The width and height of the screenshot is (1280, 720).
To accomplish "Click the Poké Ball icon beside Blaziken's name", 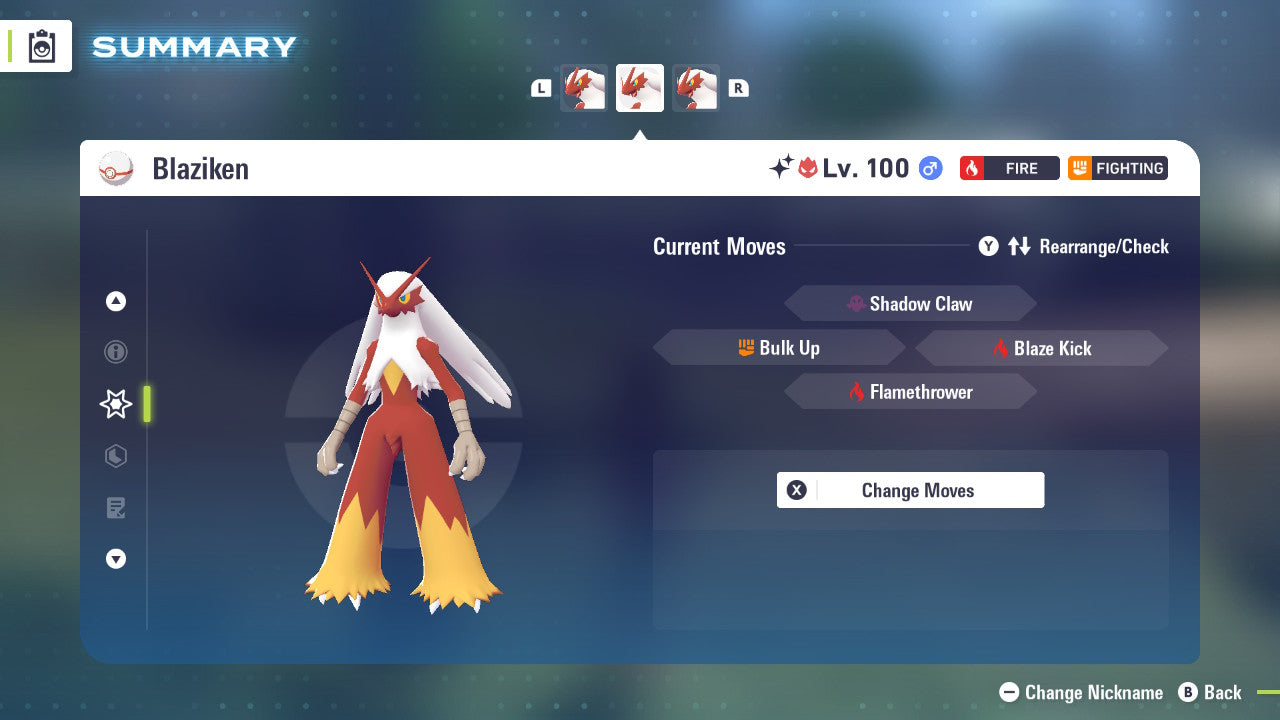I will tap(117, 168).
